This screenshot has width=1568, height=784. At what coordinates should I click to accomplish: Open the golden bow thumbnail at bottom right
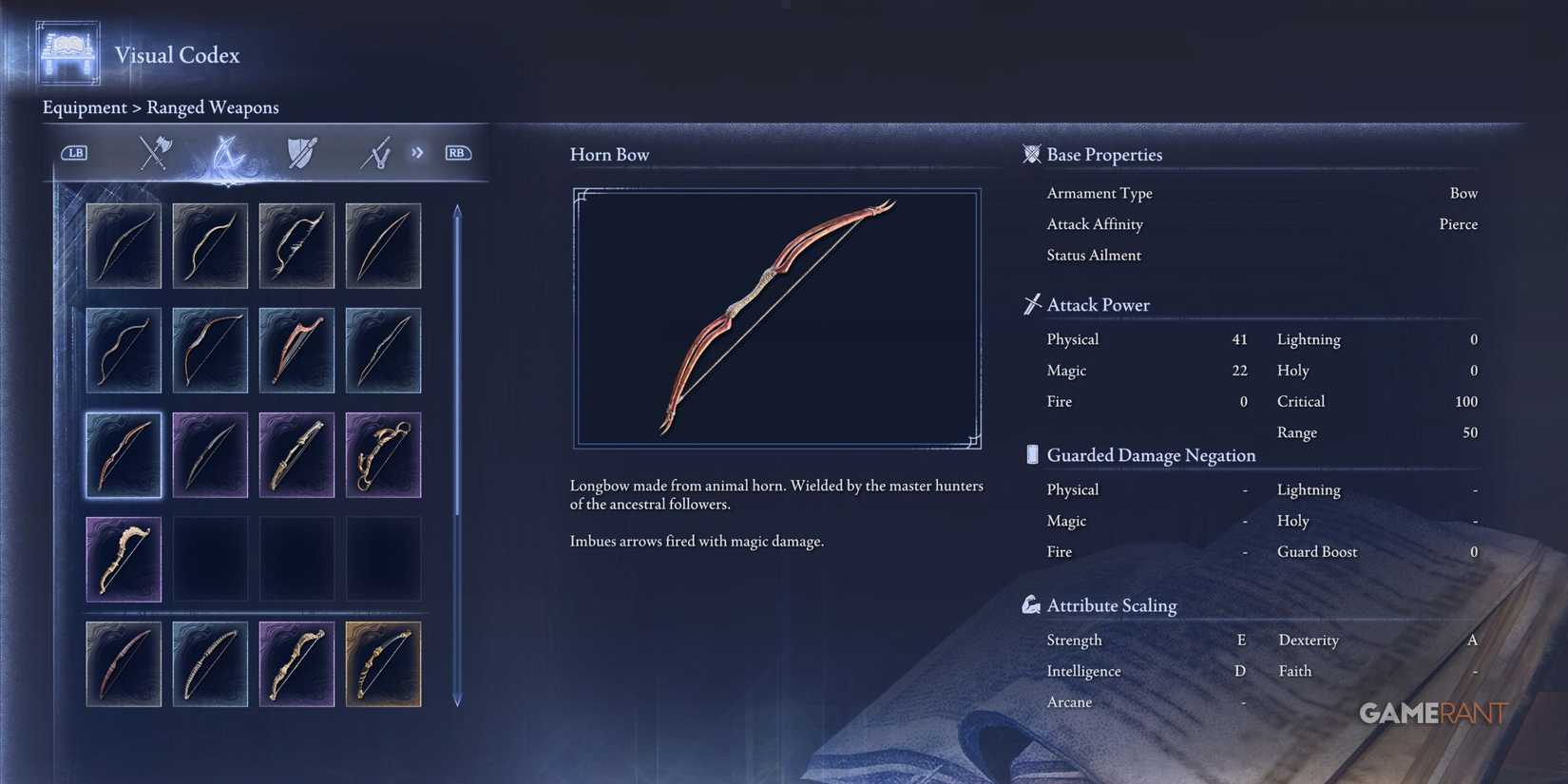[x=383, y=663]
